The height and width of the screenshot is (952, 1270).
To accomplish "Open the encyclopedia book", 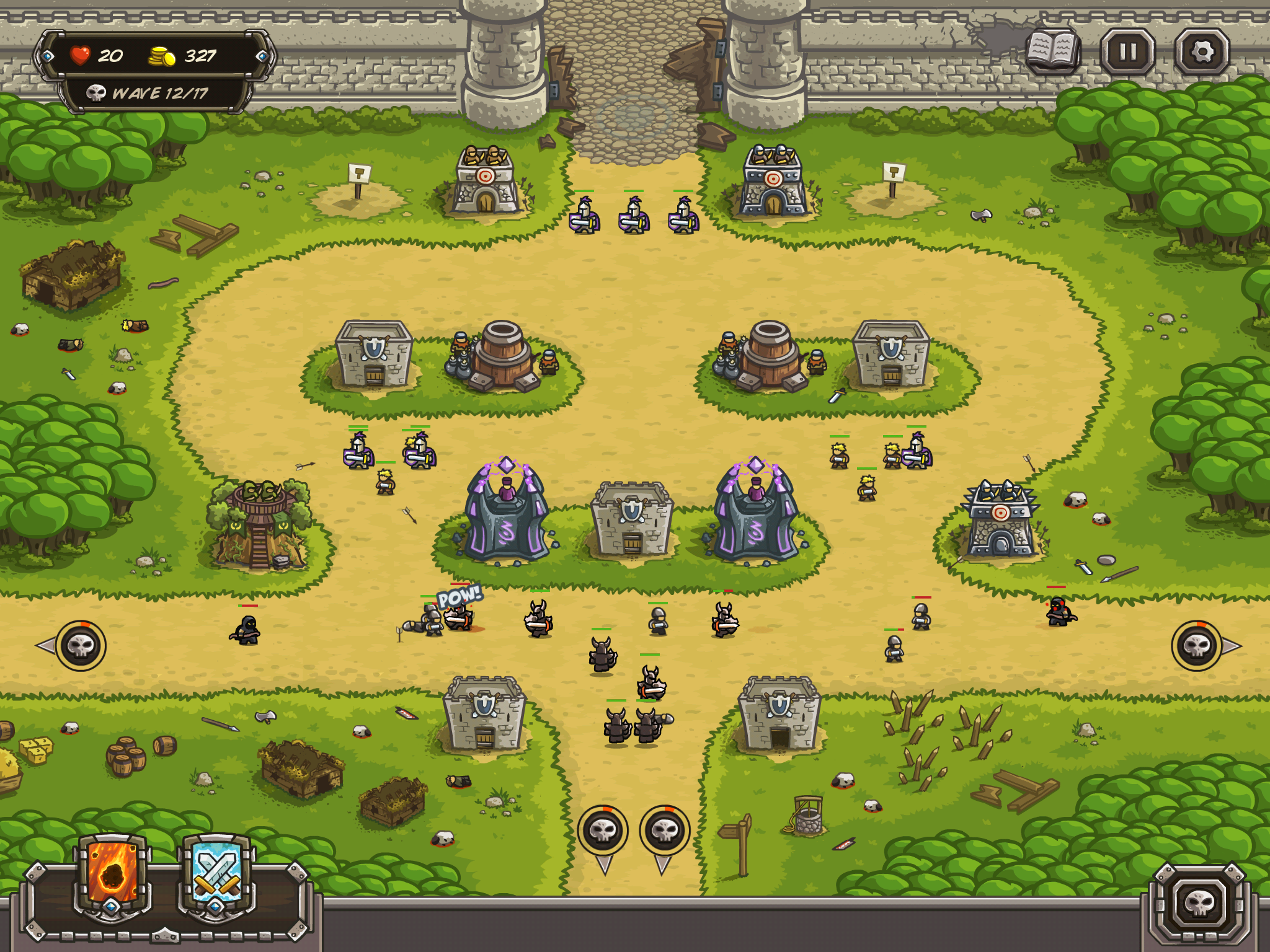I will (x=1052, y=51).
